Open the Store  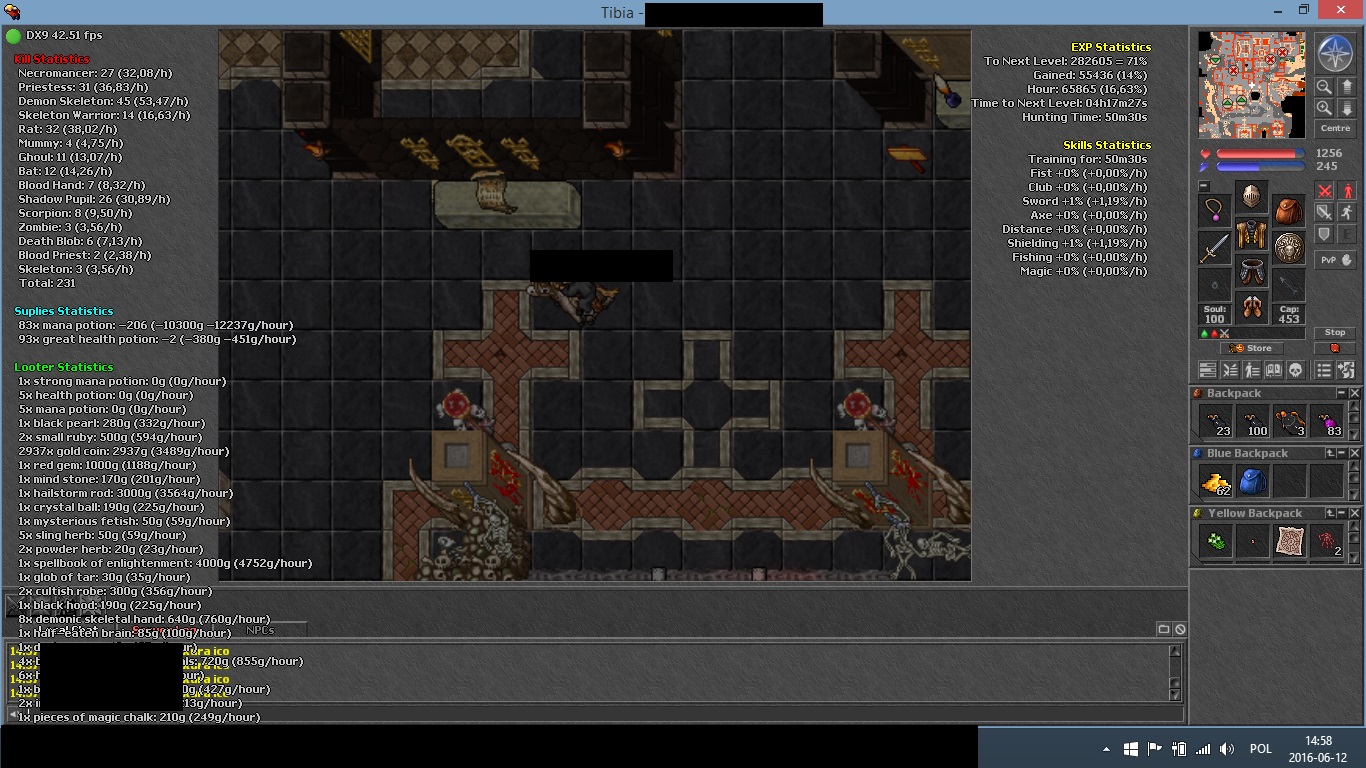click(x=1252, y=348)
